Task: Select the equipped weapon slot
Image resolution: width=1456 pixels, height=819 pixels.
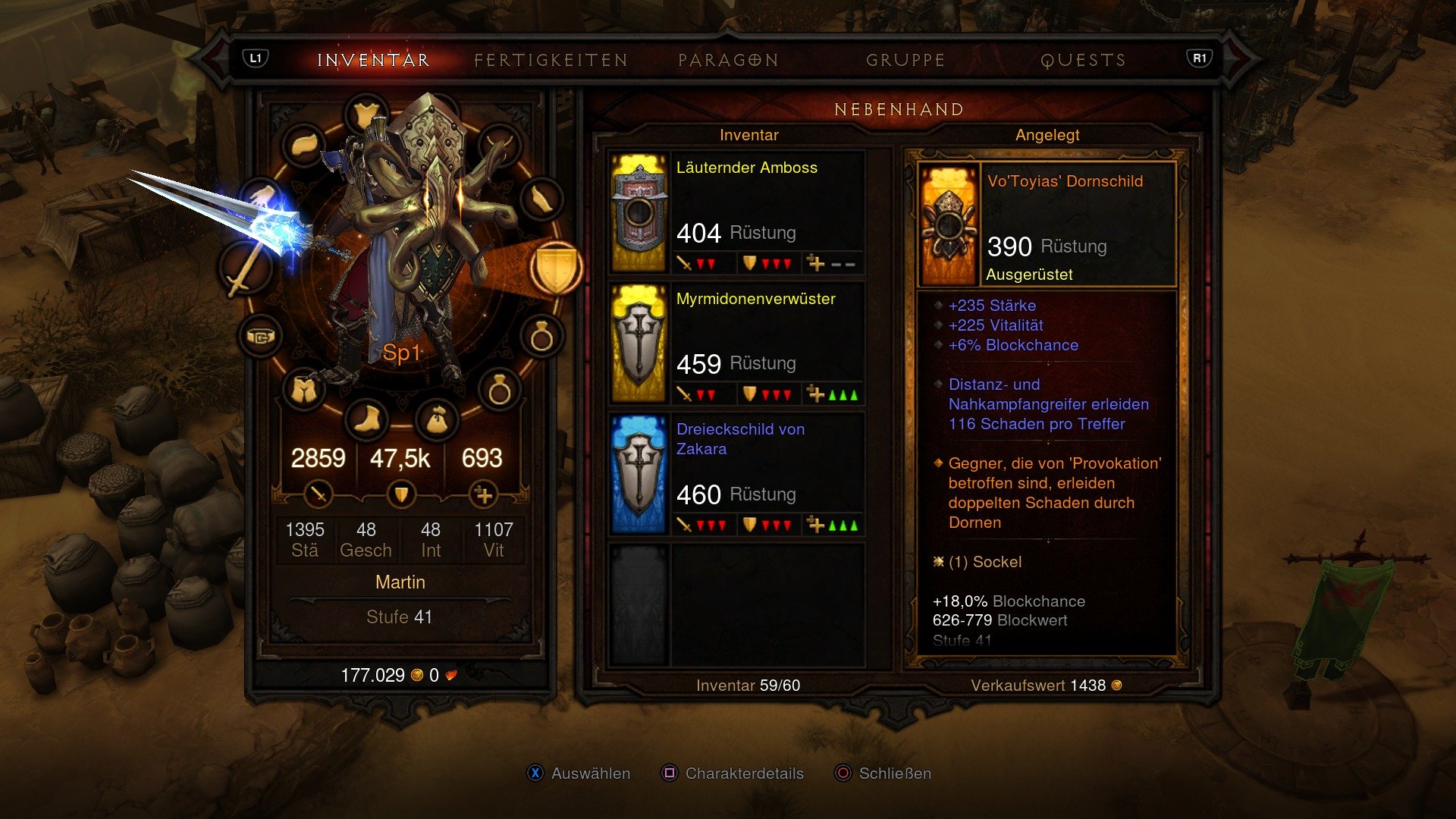Action: (248, 267)
